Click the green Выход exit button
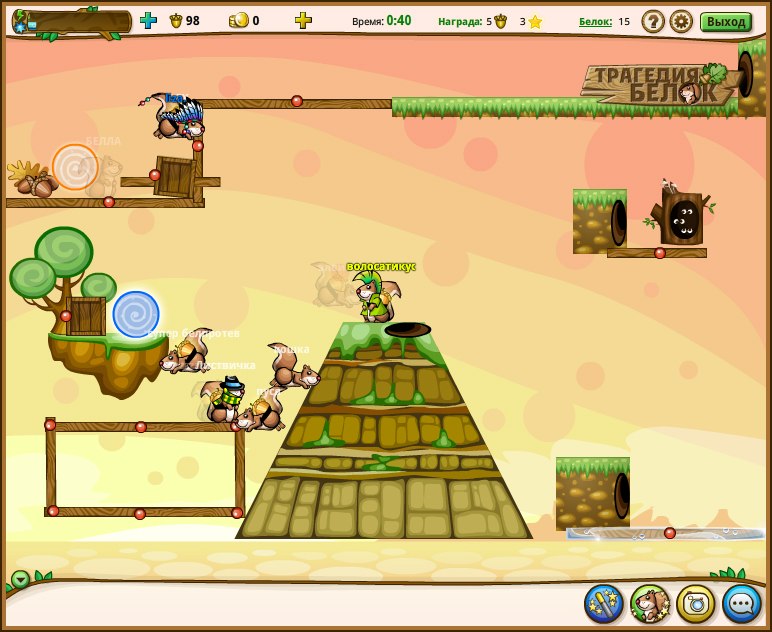 click(x=725, y=21)
